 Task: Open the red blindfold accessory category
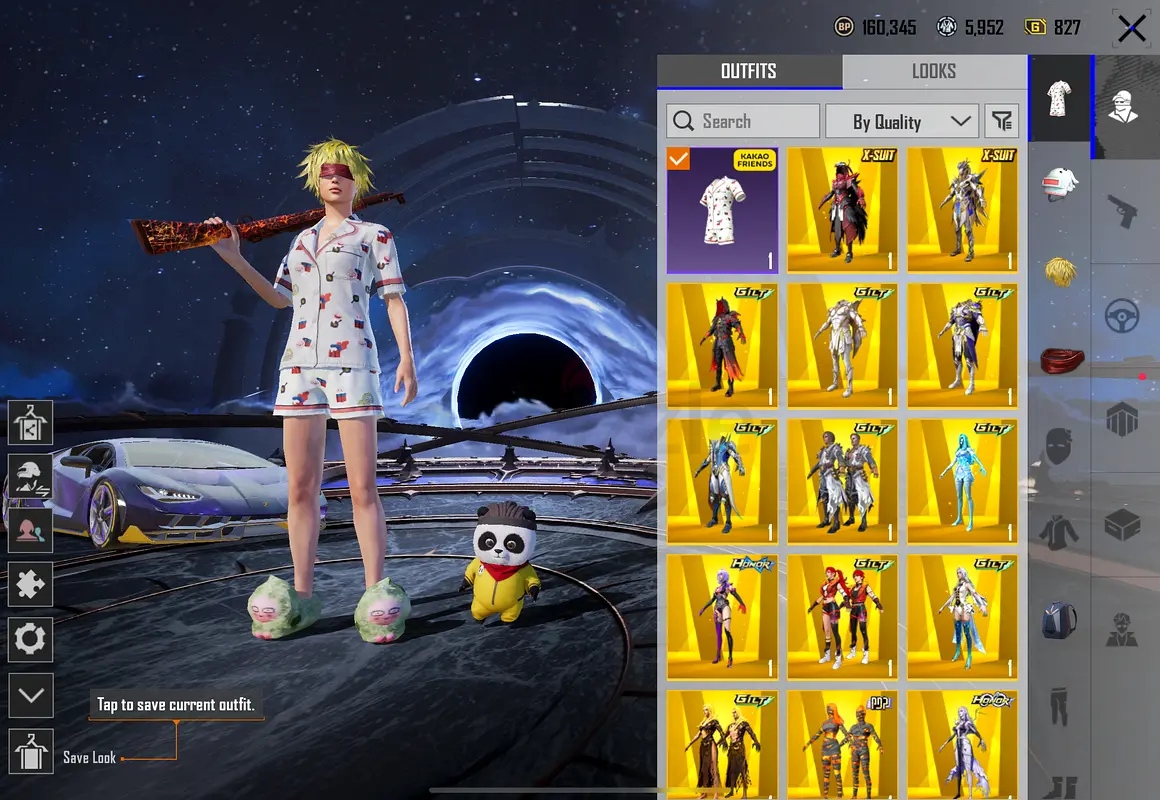[1059, 359]
